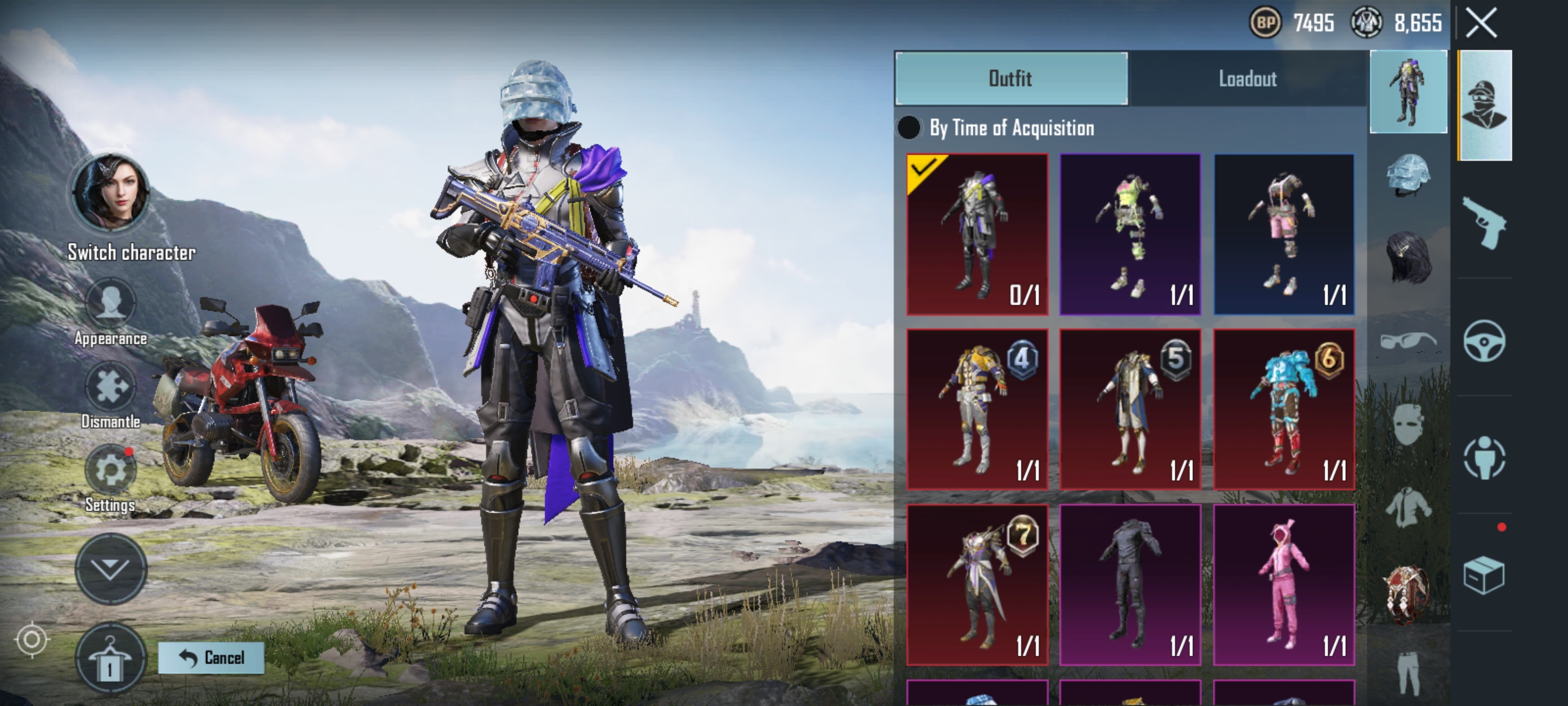Open the glasses category
The height and width of the screenshot is (706, 1568).
(x=1408, y=341)
